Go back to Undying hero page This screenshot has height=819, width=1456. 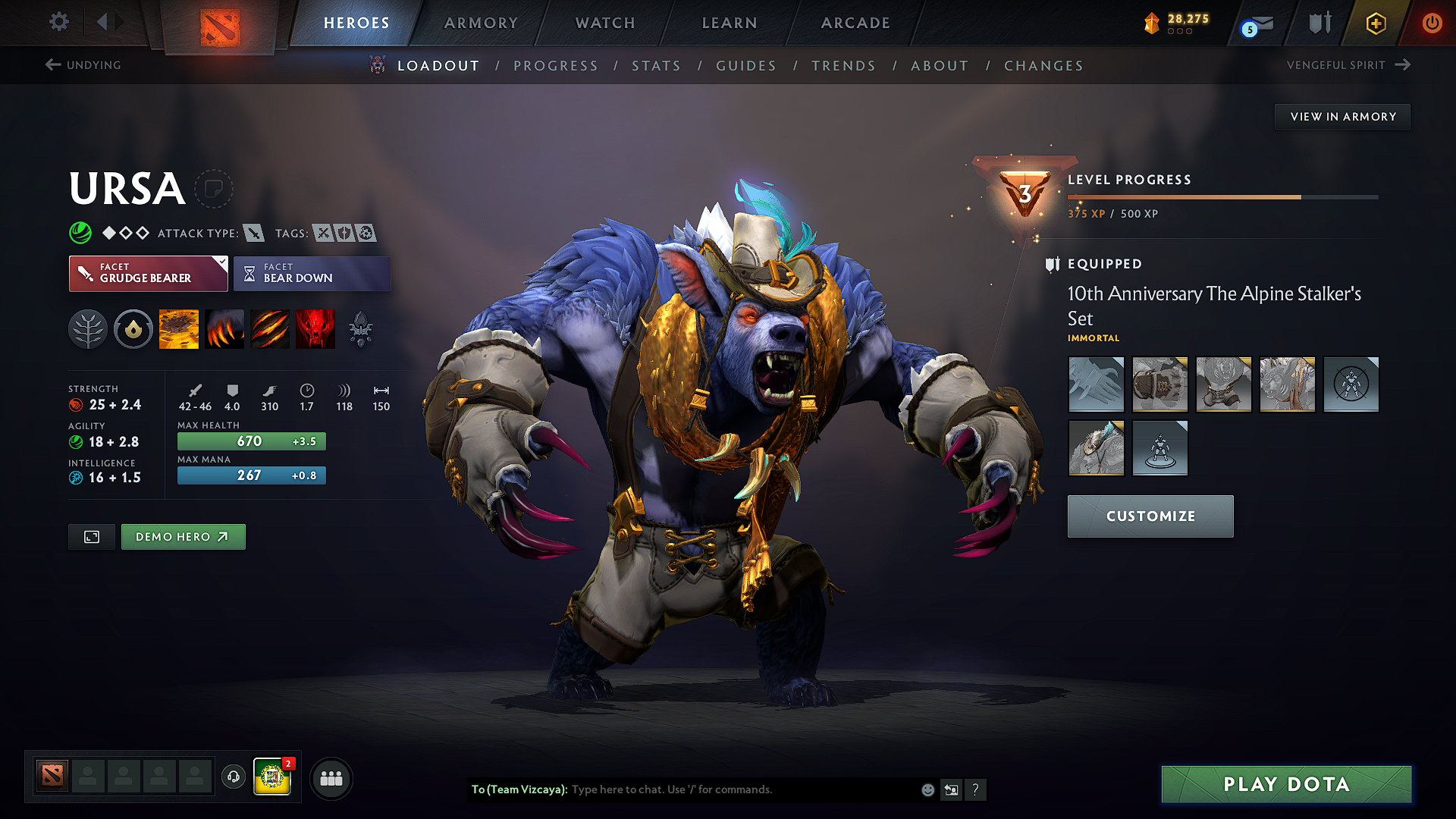tap(84, 65)
